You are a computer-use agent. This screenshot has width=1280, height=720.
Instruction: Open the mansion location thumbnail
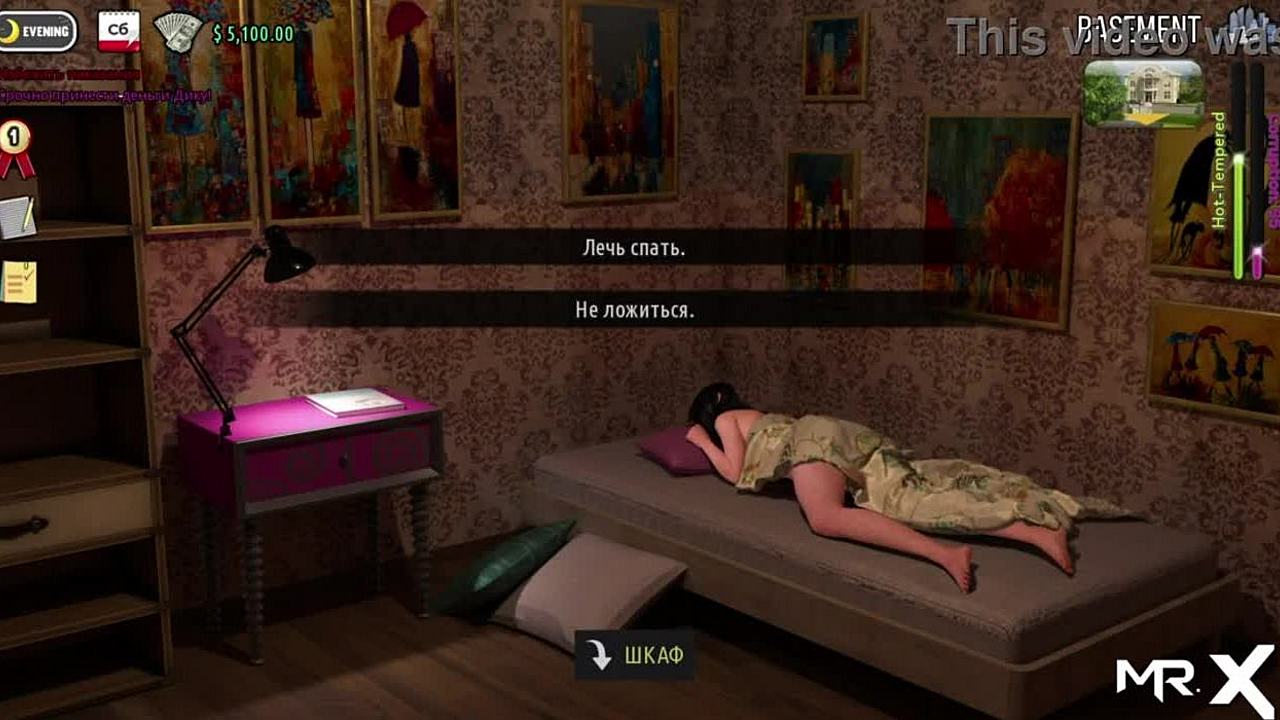1143,93
